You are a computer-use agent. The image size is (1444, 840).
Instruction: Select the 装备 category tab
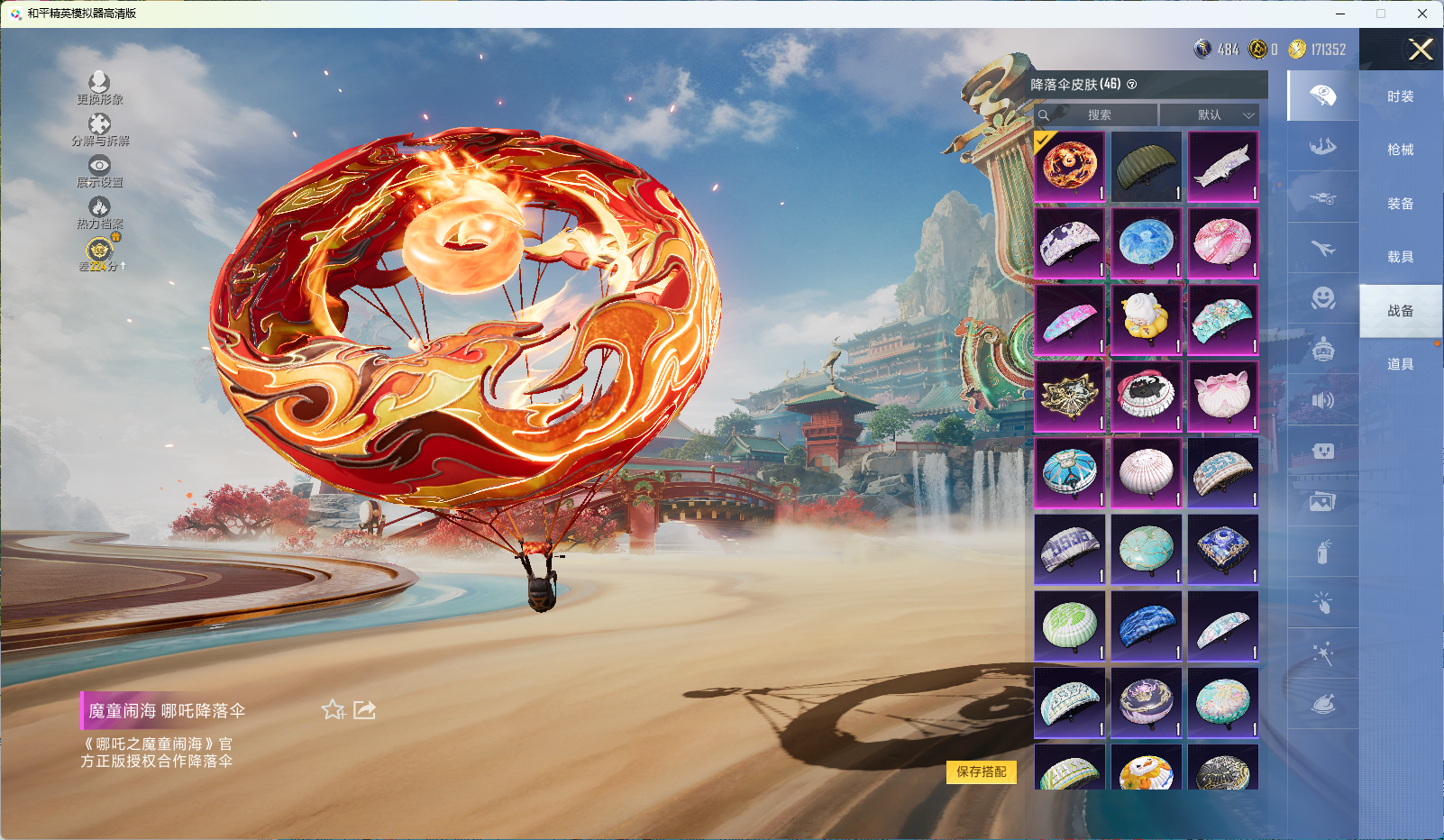point(1400,204)
